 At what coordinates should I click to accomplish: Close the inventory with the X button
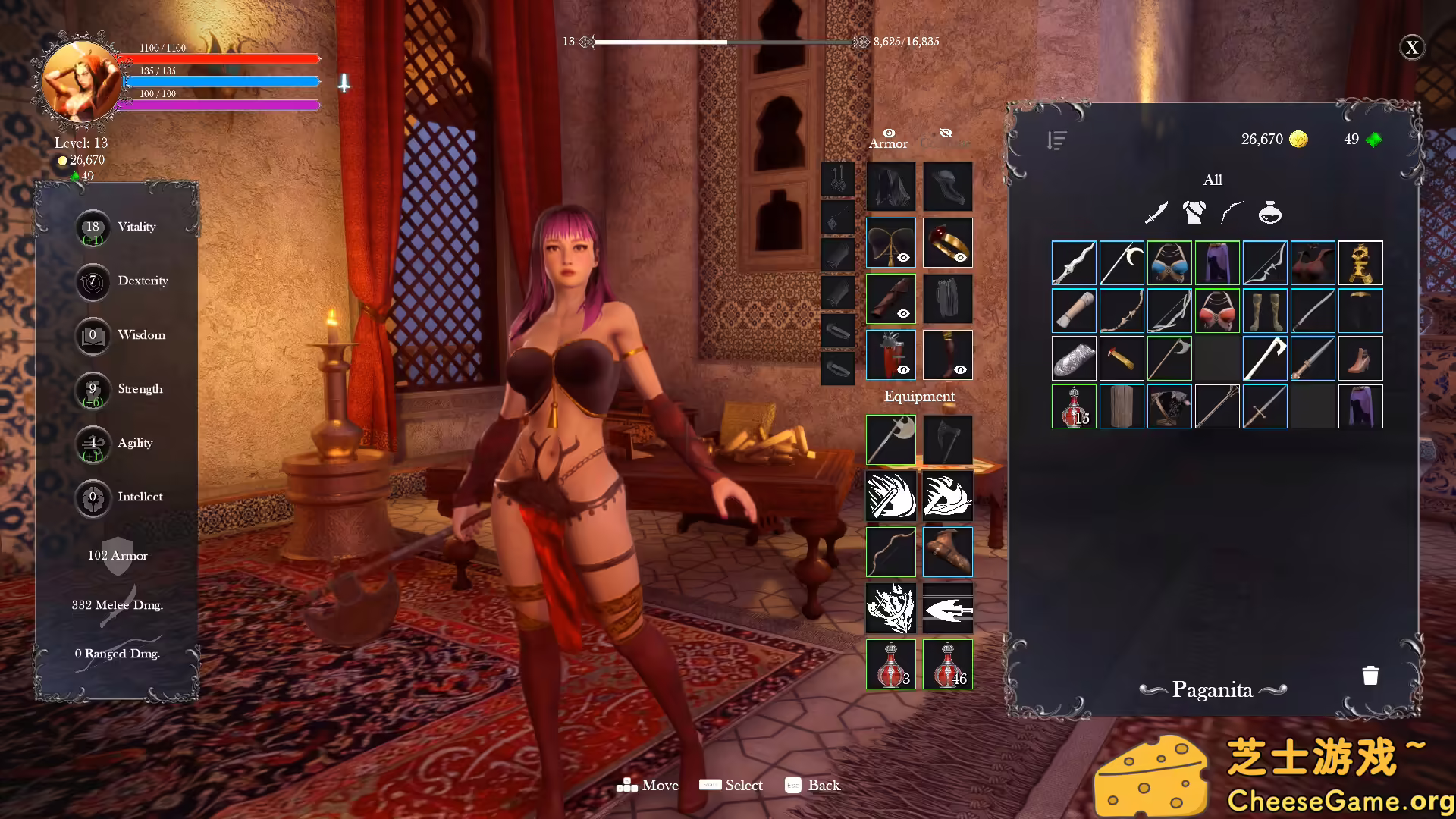1411,48
